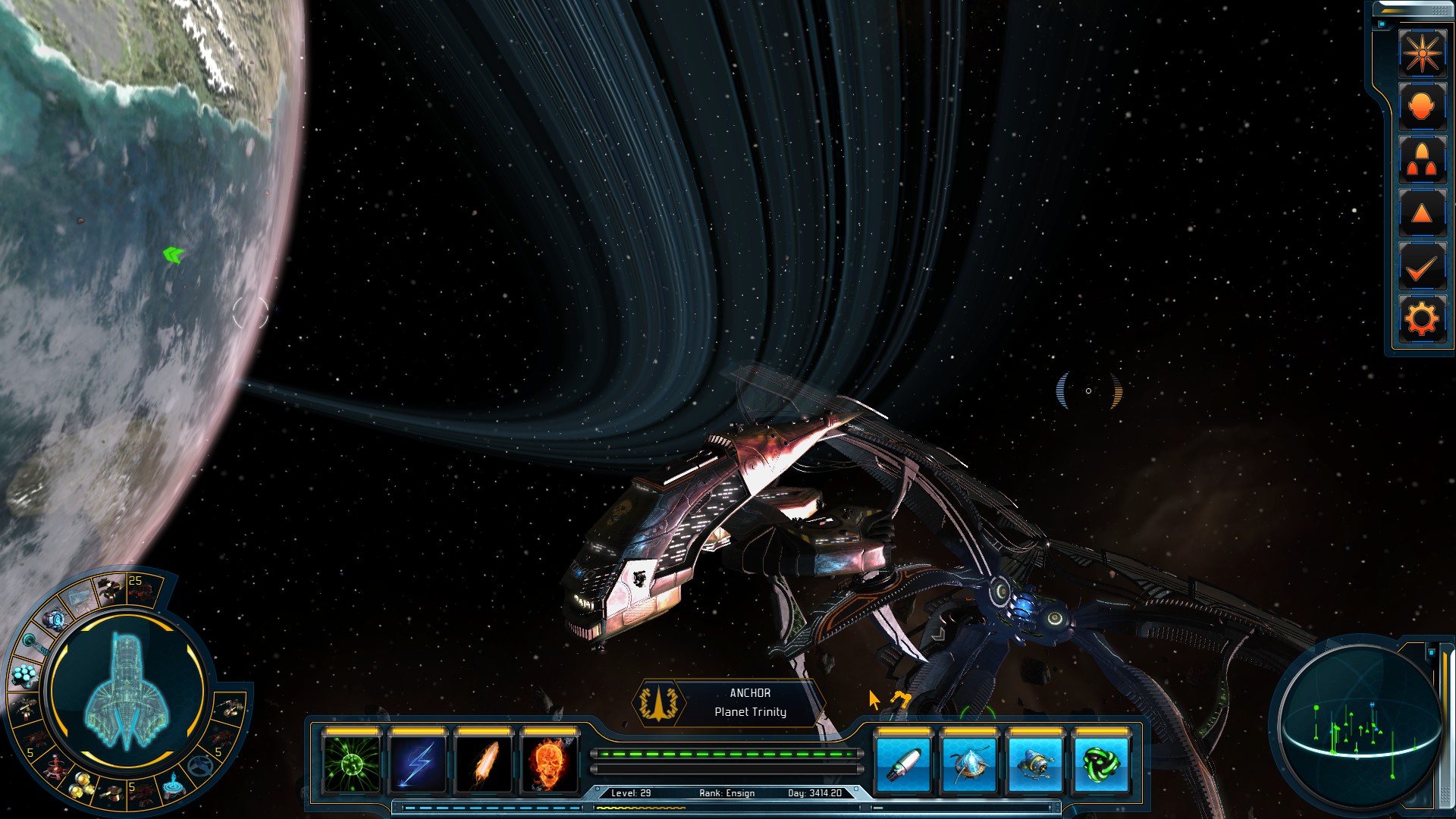This screenshot has width=1456, height=819.
Task: Open the star map compass button
Action: coord(1422,53)
